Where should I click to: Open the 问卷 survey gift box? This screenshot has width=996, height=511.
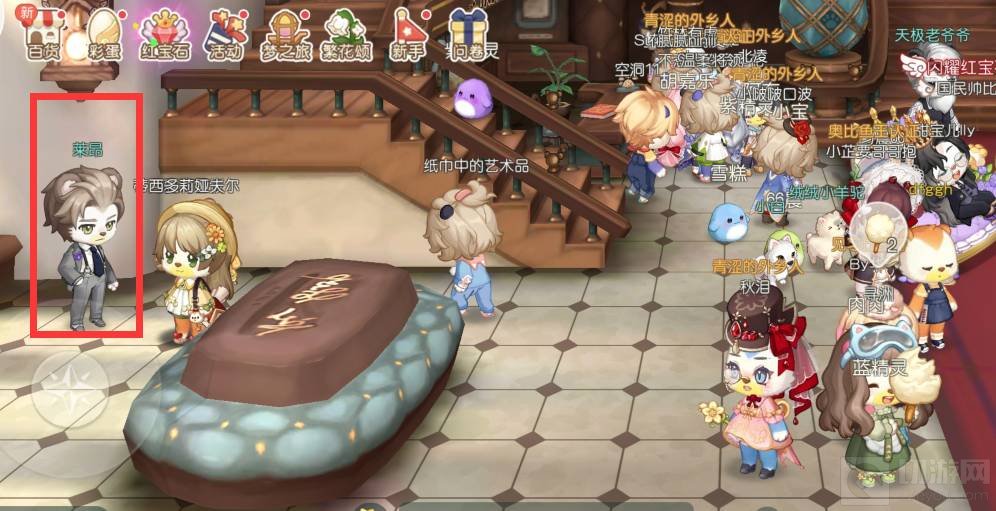[x=472, y=32]
